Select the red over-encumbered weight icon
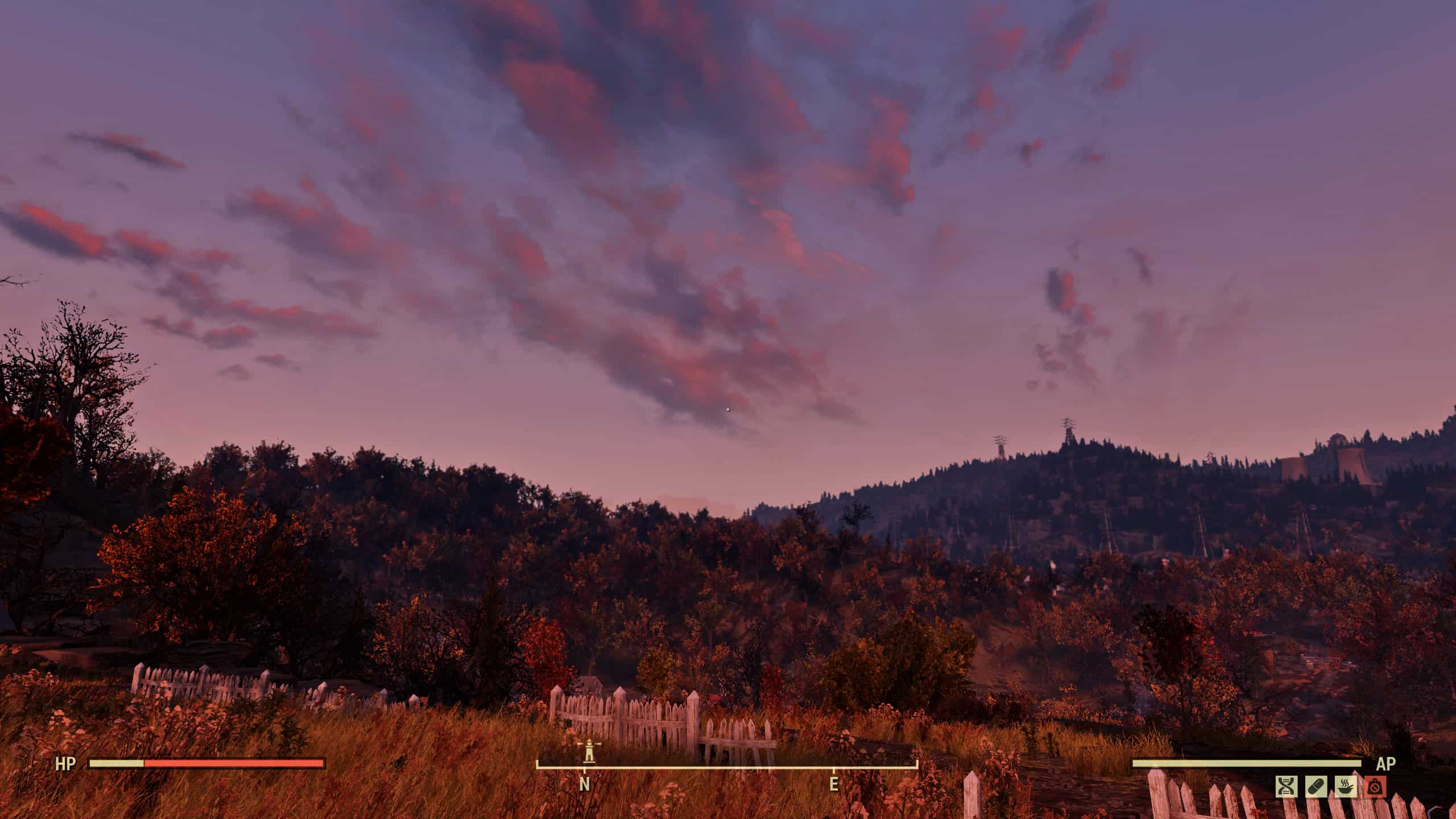The image size is (1456, 819). [1375, 787]
